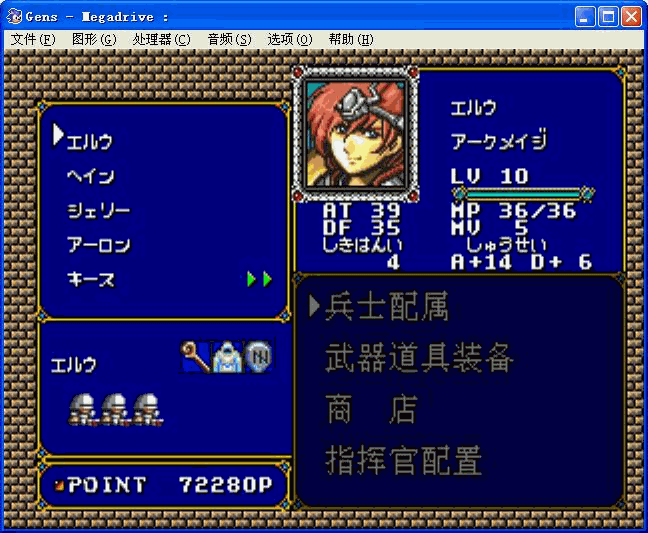This screenshot has width=648, height=533.
Task: Open the 图形(G) graphics menu
Action: tap(94, 39)
